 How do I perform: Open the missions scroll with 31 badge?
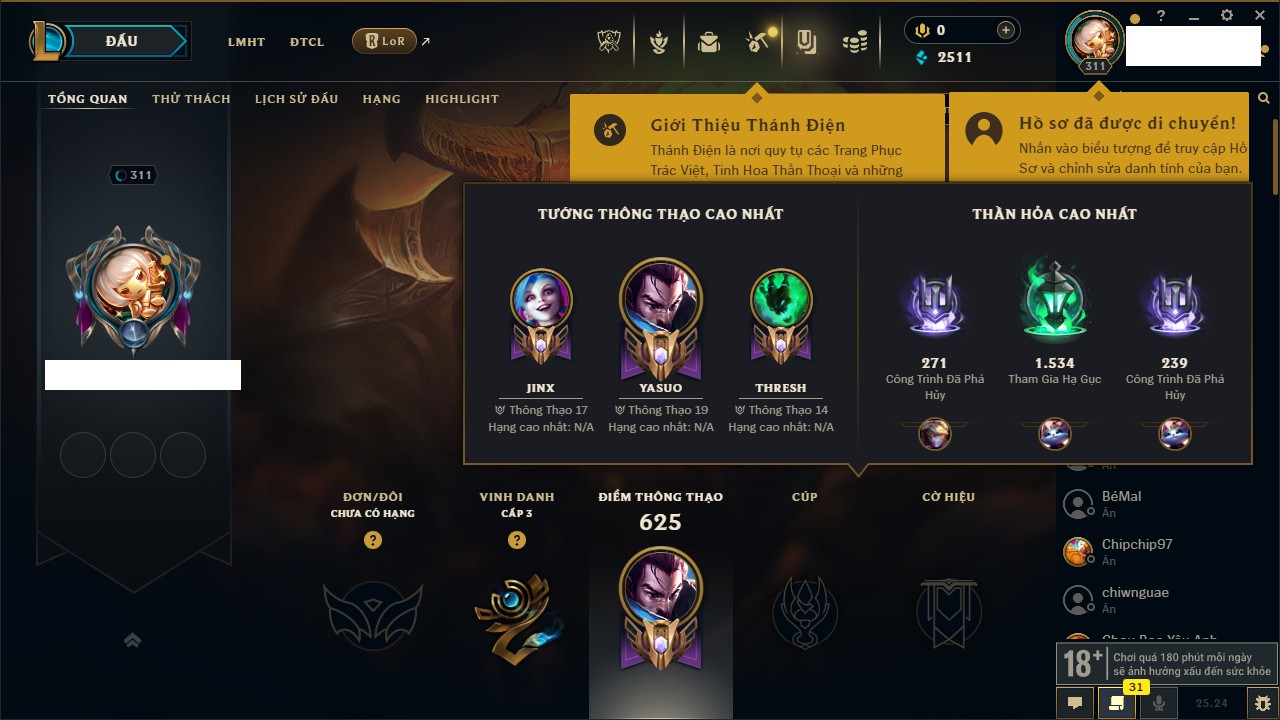click(1117, 702)
